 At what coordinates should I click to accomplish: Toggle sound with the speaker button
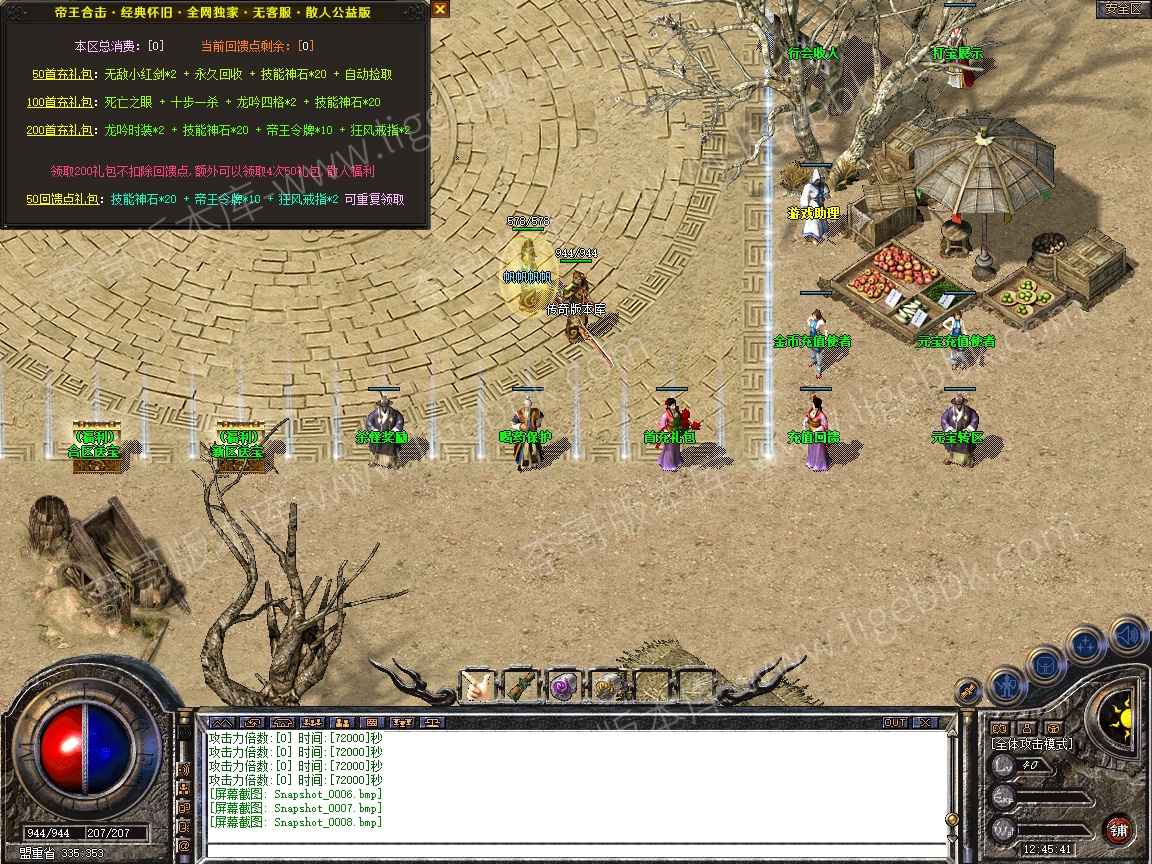[x=1127, y=634]
